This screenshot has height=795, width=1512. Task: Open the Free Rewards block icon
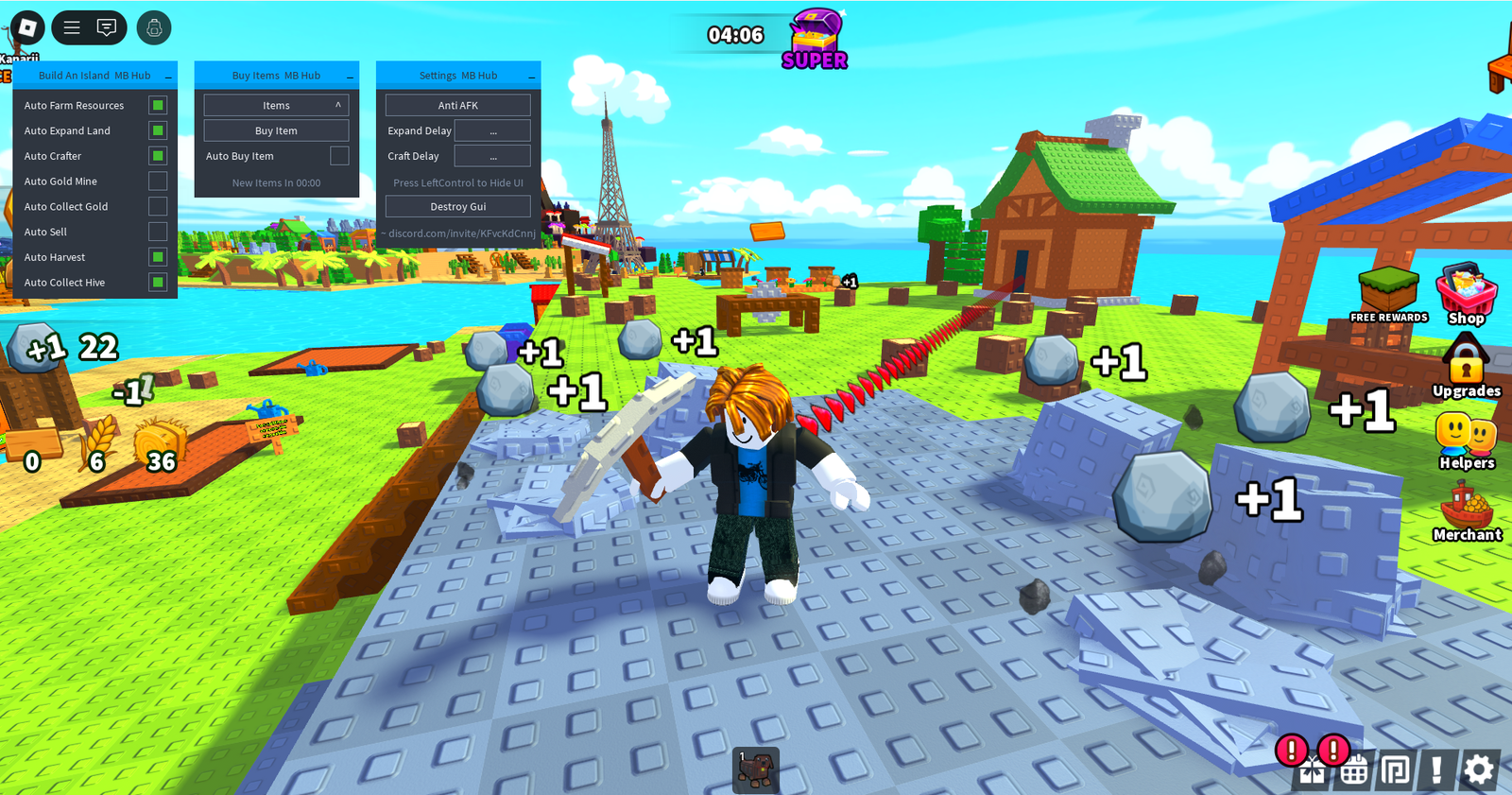click(1388, 293)
